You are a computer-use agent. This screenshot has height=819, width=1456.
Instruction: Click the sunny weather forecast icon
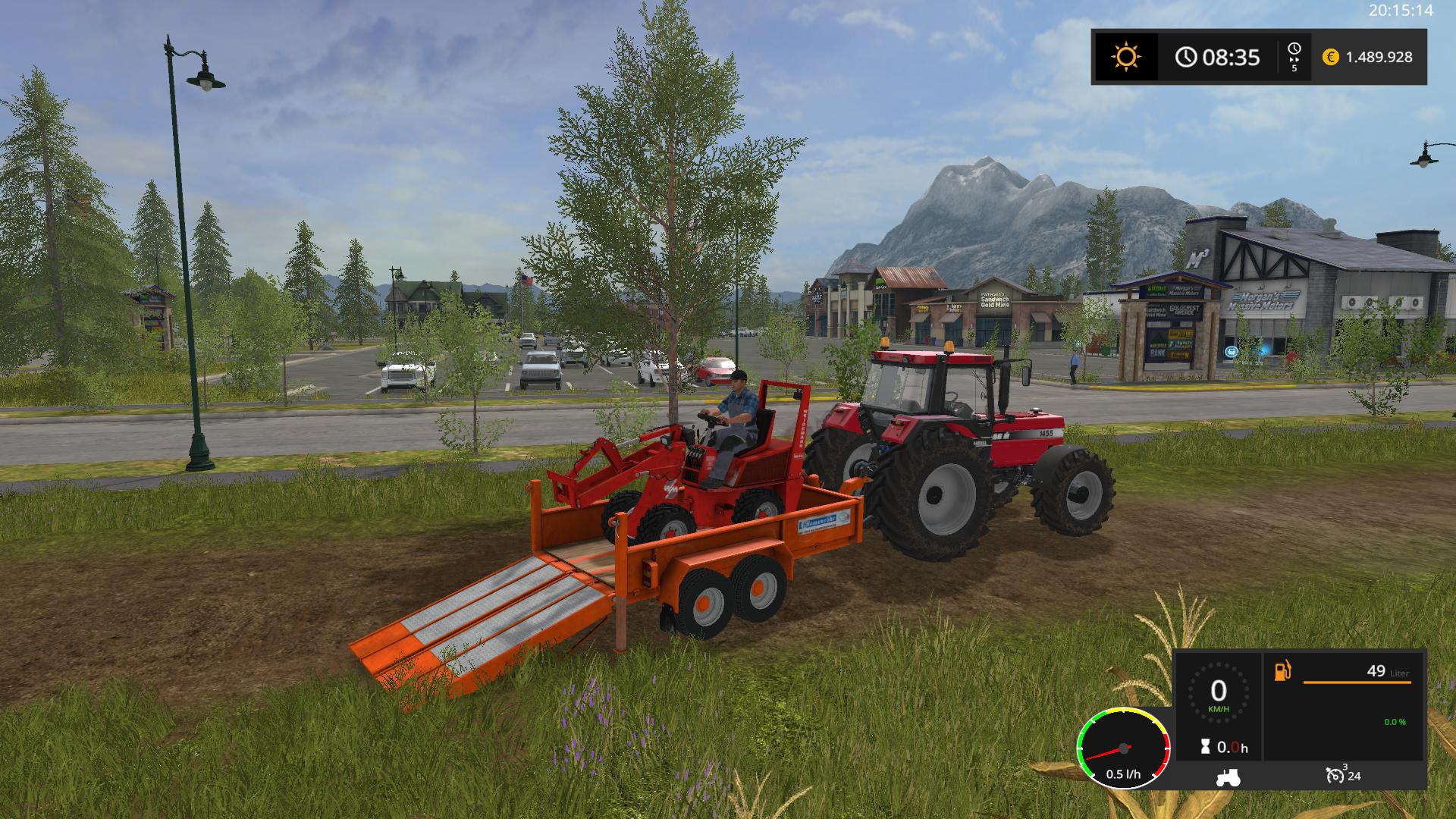coord(1125,57)
